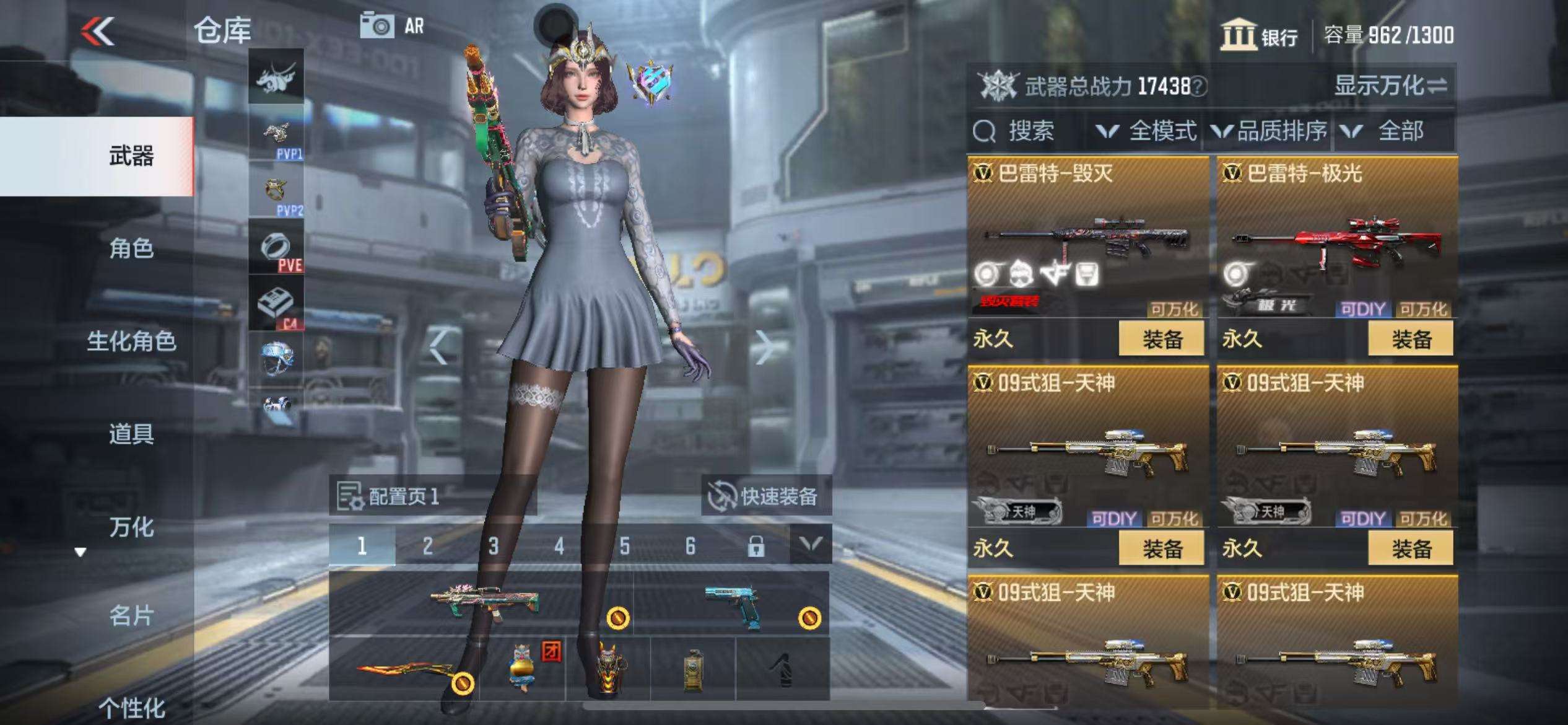Open the 配置页1 loadout page settings

point(388,496)
